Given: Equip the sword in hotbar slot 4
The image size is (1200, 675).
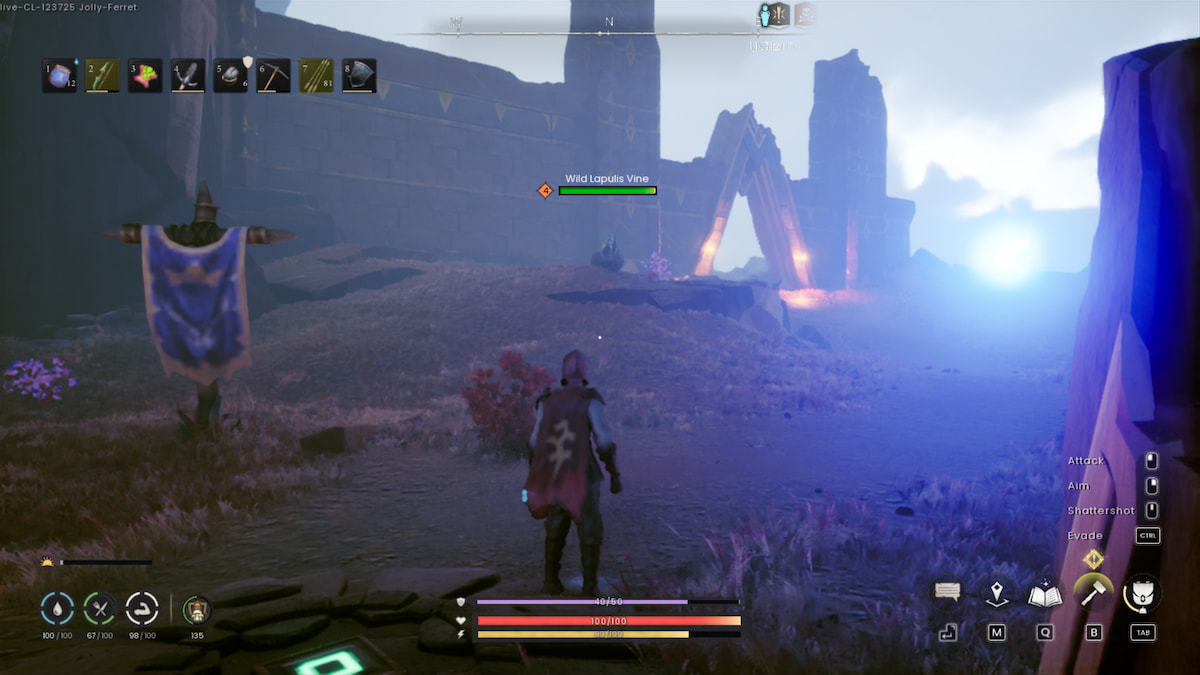Looking at the screenshot, I should pyautogui.click(x=188, y=76).
